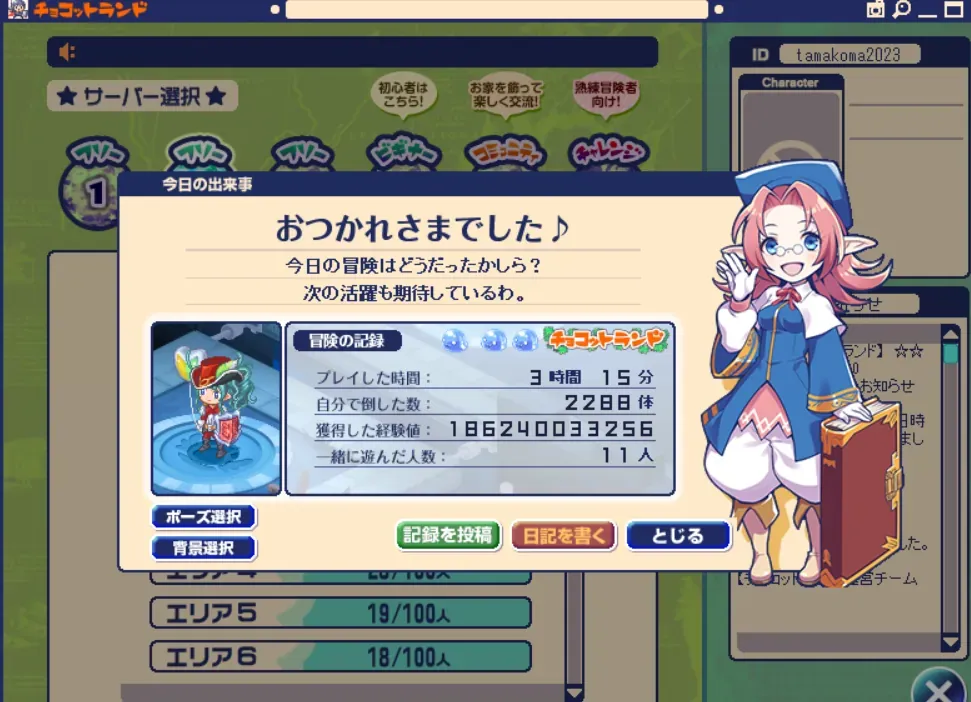Choose the コミュニティ community server
Viewport: 971px width, 702px height.
click(x=505, y=153)
